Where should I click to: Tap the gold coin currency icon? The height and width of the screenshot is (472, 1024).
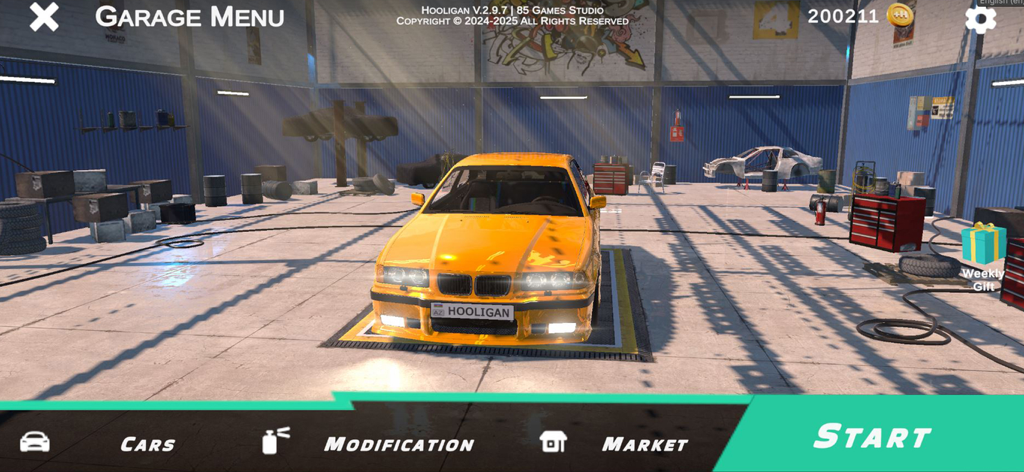pyautogui.click(x=901, y=16)
